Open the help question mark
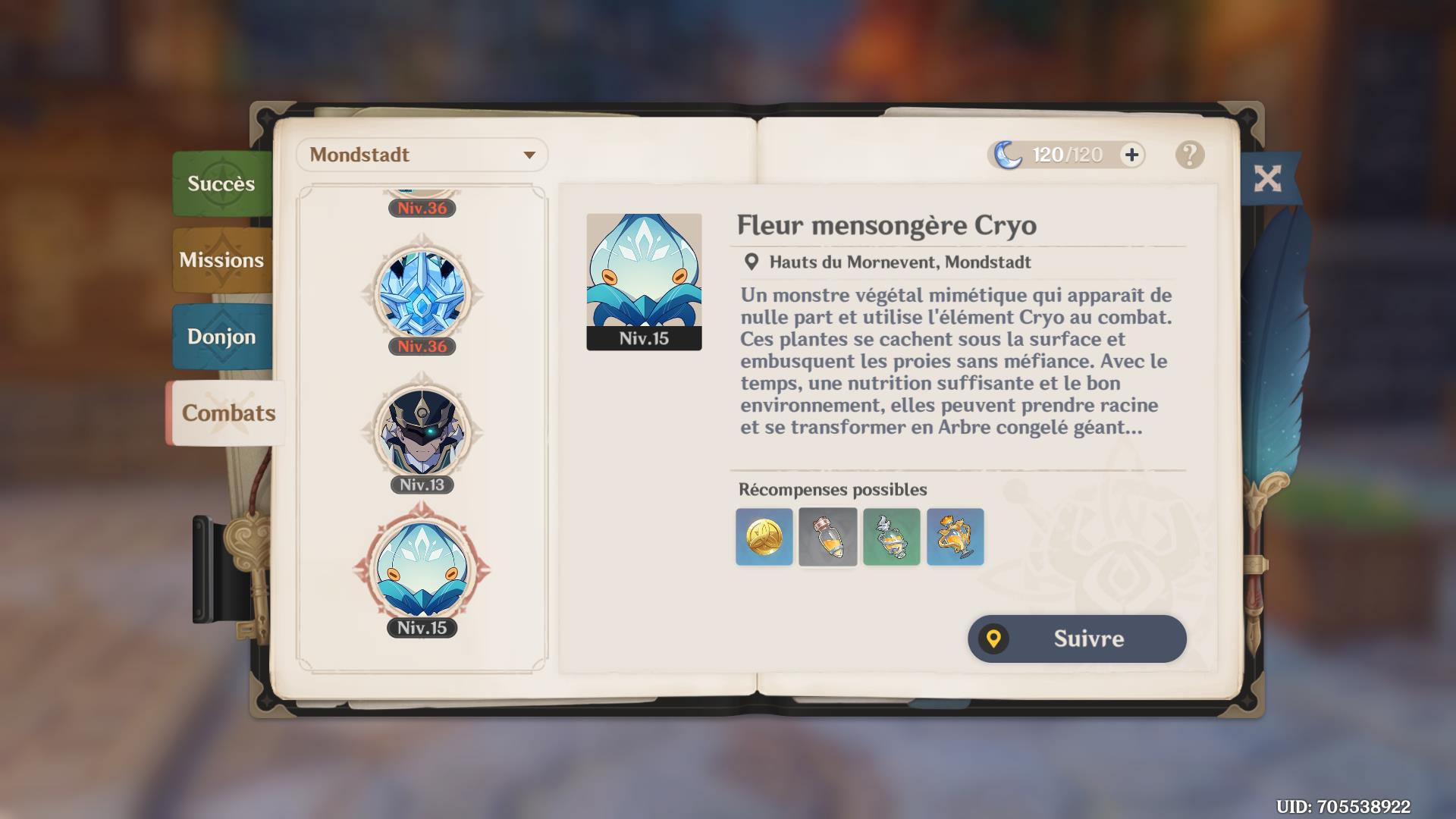The height and width of the screenshot is (819, 1456). click(1189, 155)
